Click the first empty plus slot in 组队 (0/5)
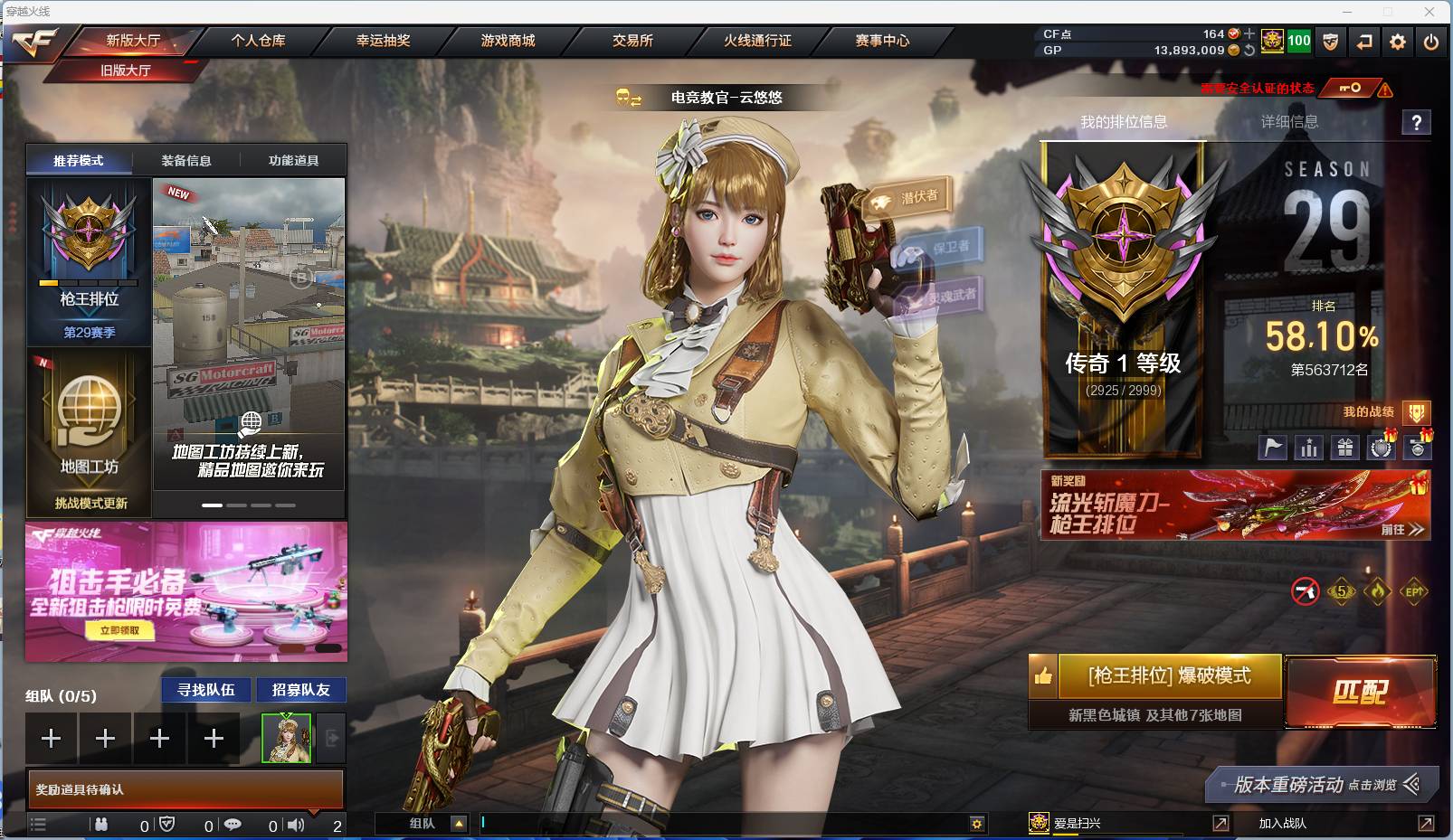This screenshot has height=840, width=1453. pos(52,738)
